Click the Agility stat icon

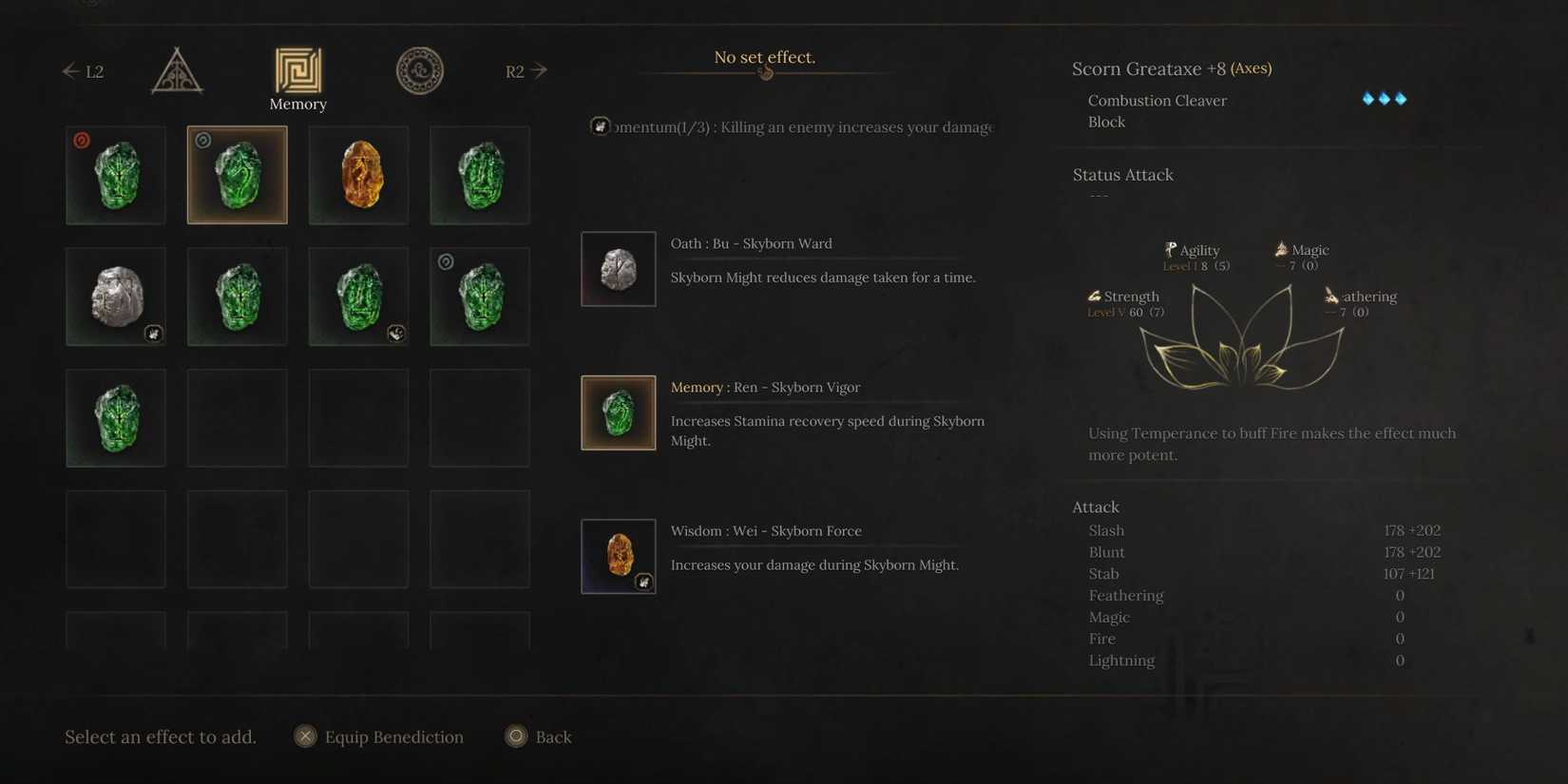[1171, 249]
